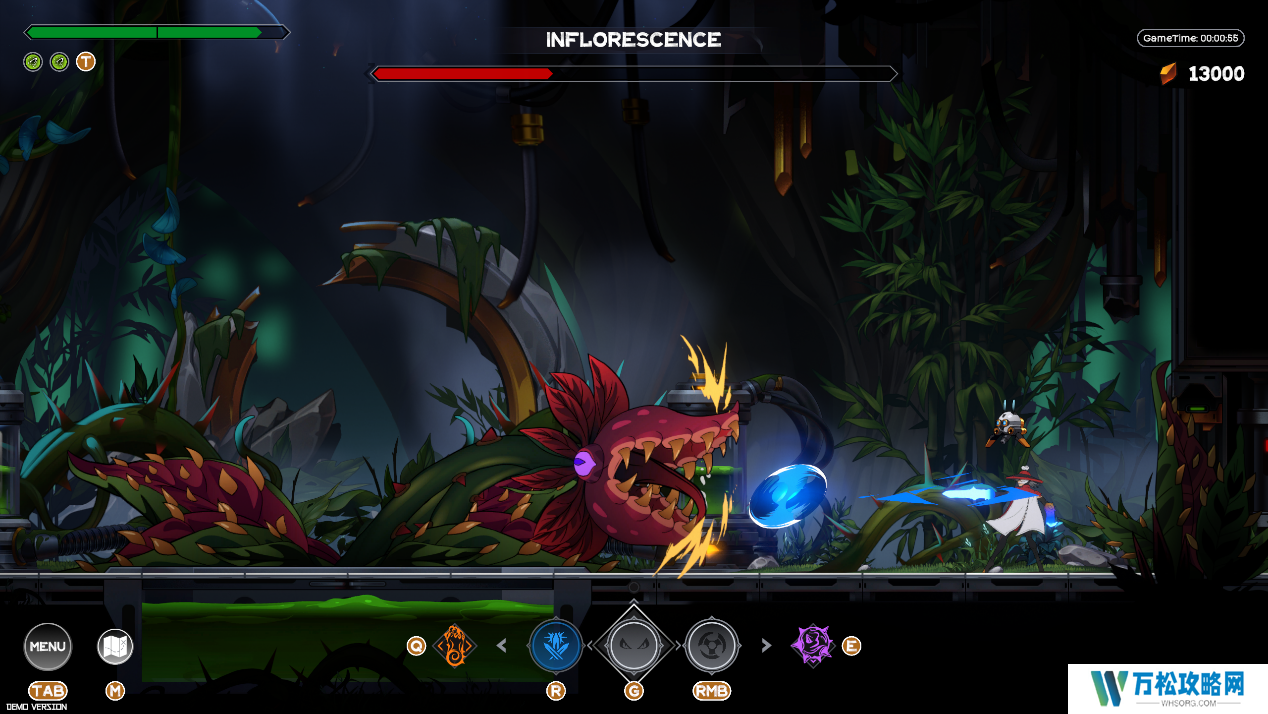Choose the grey angry-eyes mask ability
This screenshot has width=1268, height=714.
click(x=634, y=646)
